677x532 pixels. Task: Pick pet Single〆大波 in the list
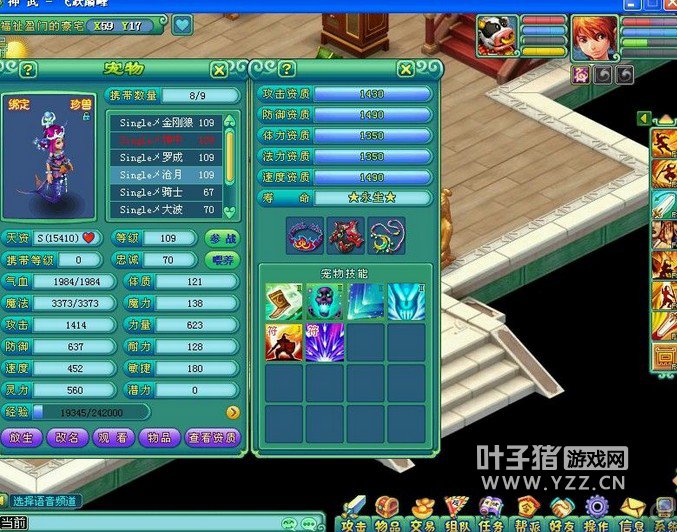coord(167,210)
